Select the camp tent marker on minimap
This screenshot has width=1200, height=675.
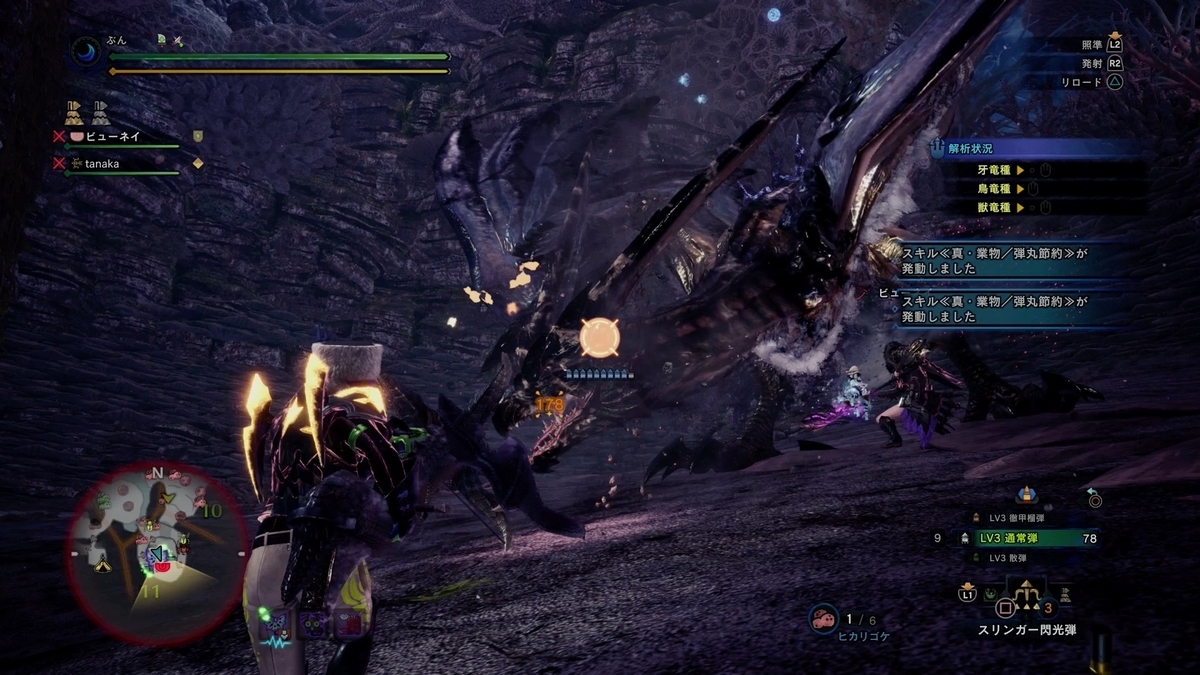pyautogui.click(x=102, y=566)
